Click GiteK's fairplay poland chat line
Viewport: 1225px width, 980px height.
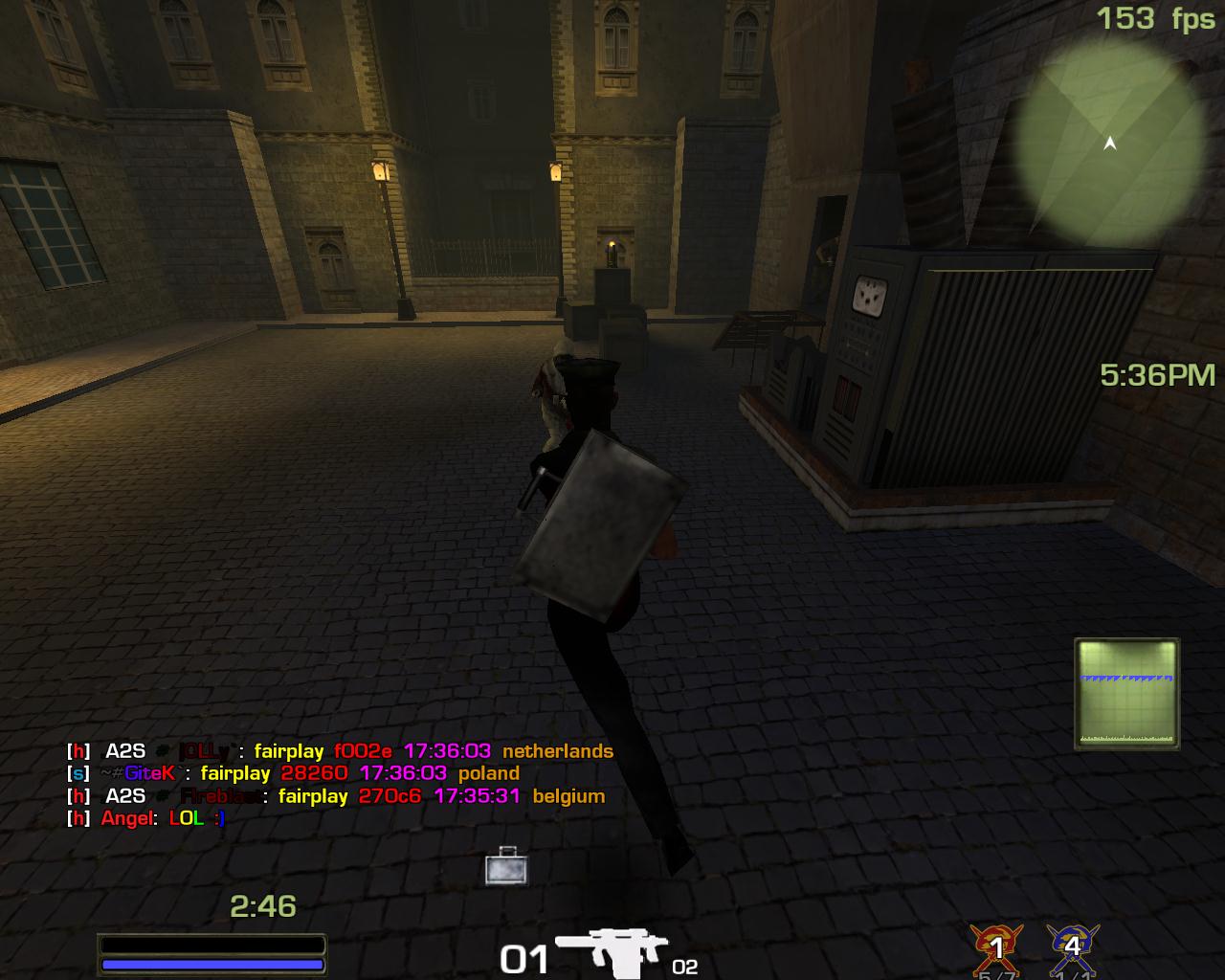coord(293,773)
